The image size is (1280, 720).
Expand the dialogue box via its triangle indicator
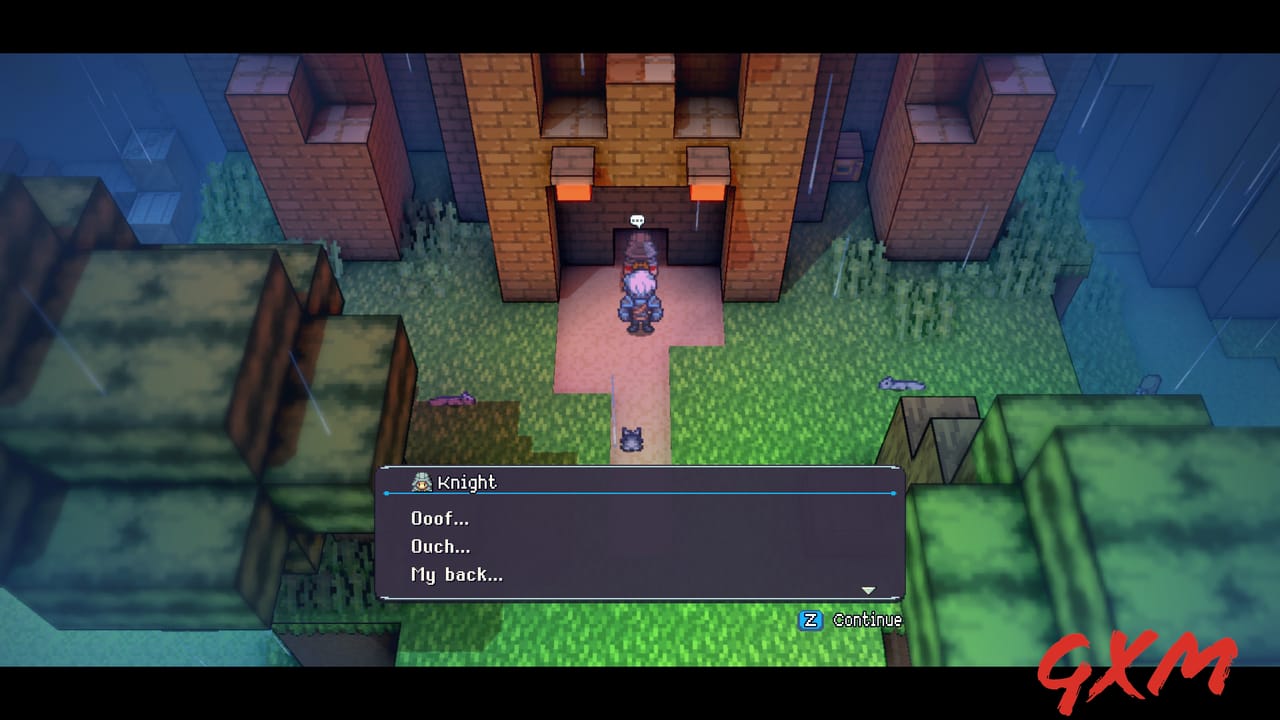tap(868, 590)
